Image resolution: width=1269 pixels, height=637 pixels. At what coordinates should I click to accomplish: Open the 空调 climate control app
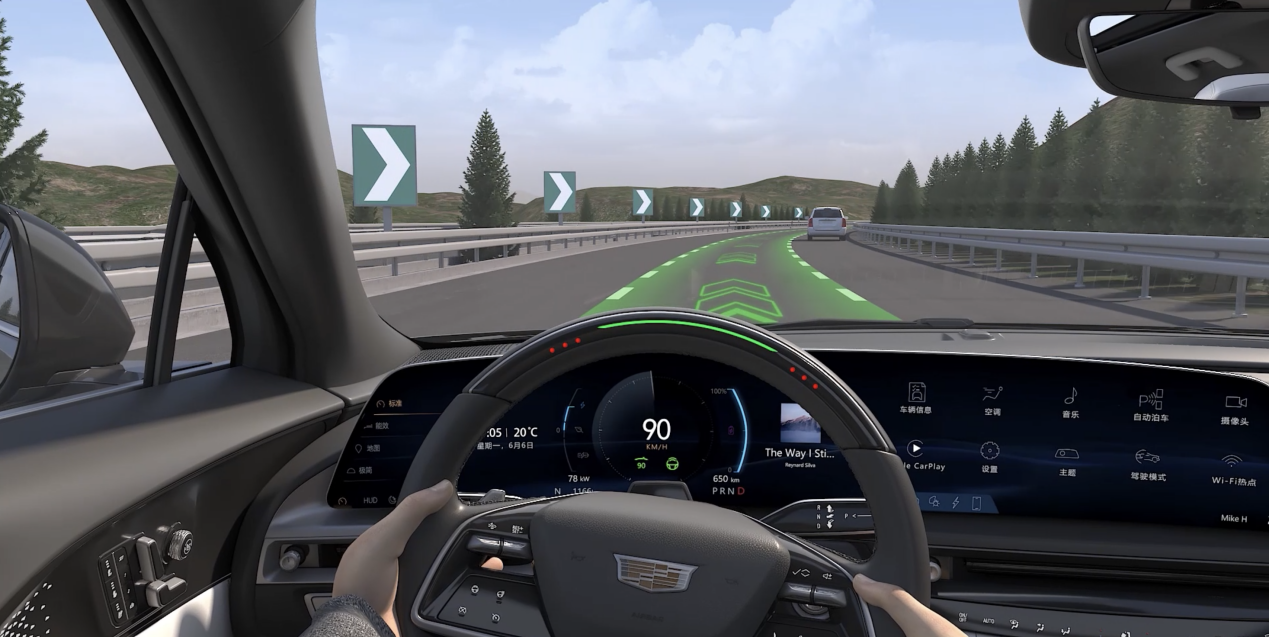coord(991,398)
